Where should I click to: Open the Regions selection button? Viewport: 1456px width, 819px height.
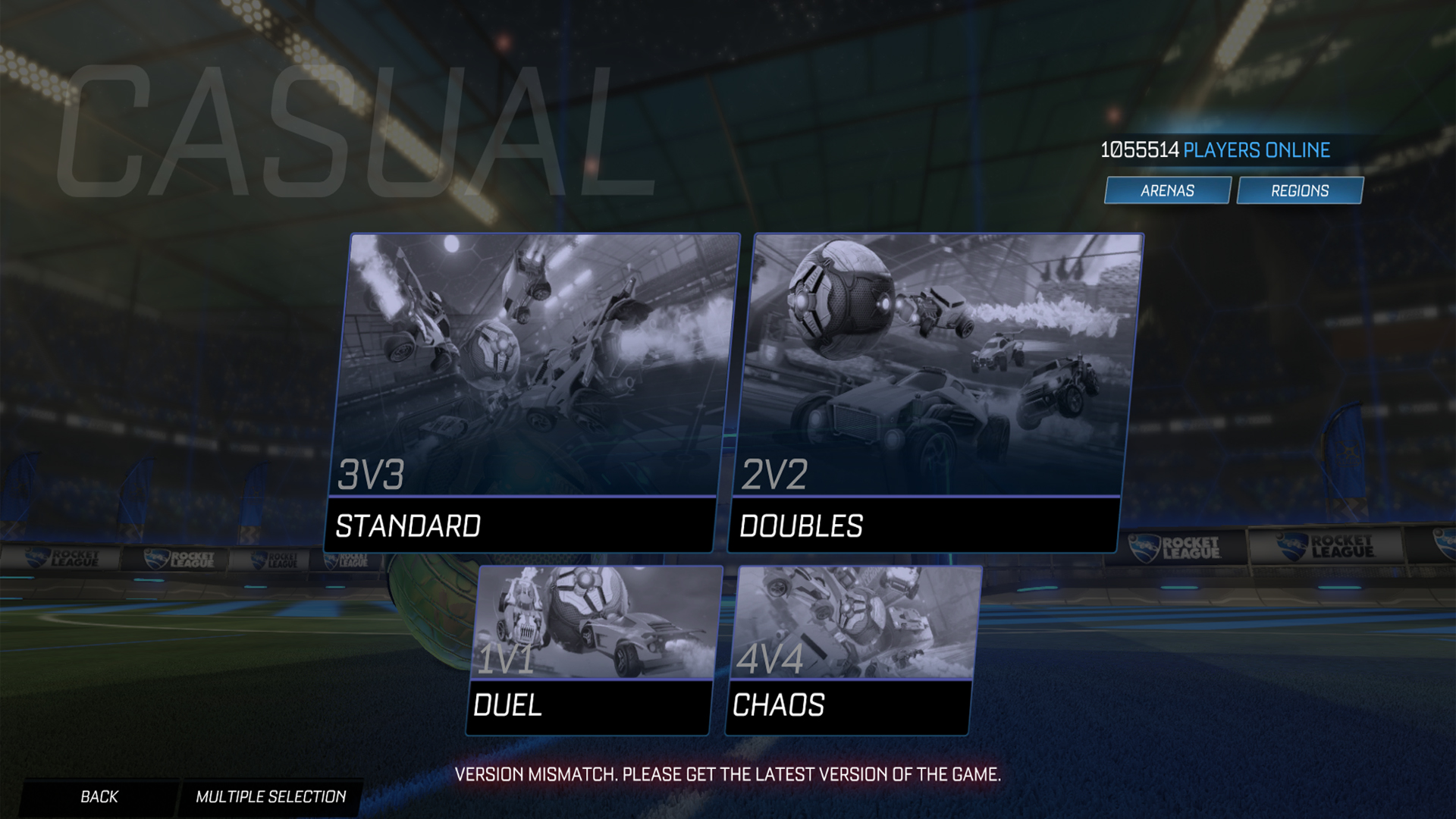click(x=1299, y=191)
